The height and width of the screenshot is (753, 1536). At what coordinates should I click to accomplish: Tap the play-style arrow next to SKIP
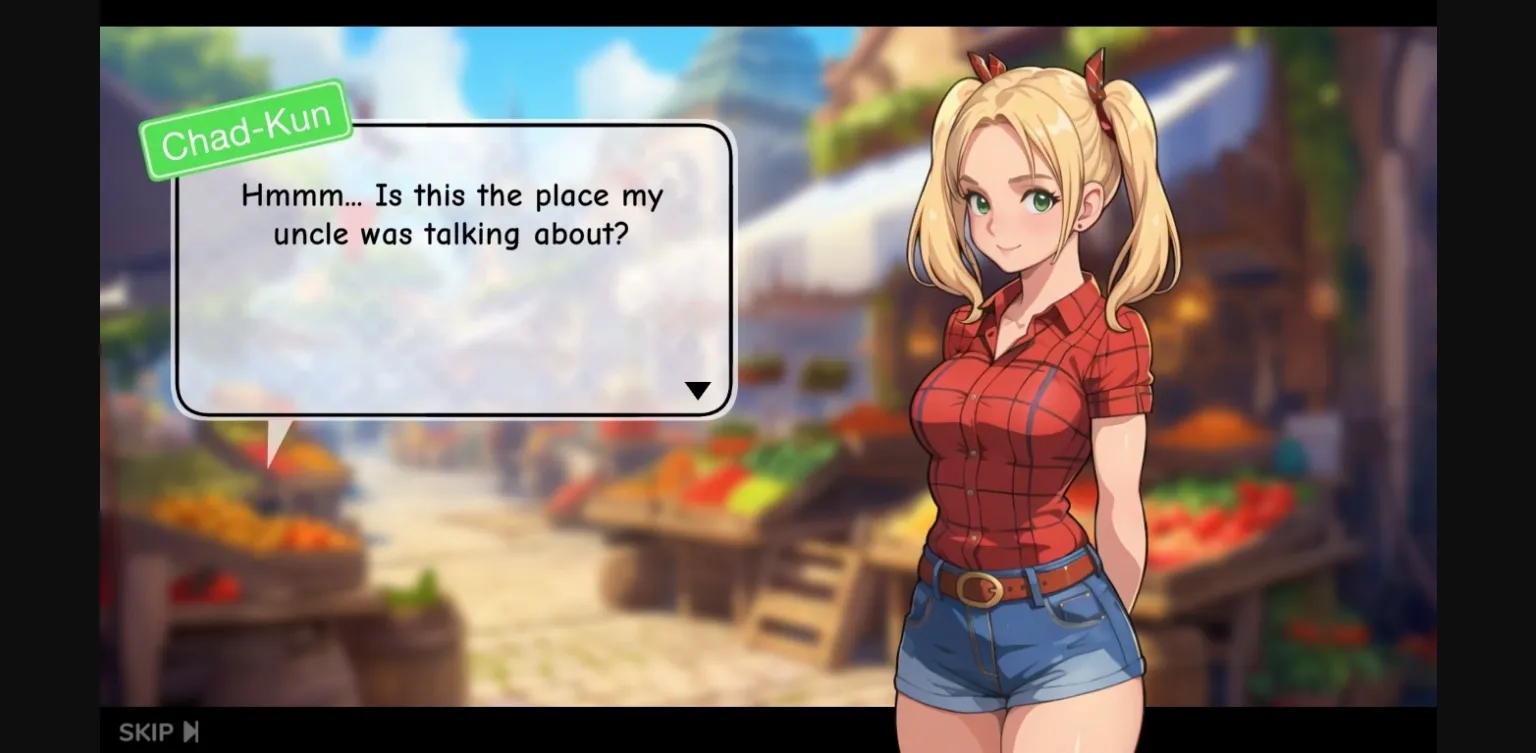click(x=190, y=731)
